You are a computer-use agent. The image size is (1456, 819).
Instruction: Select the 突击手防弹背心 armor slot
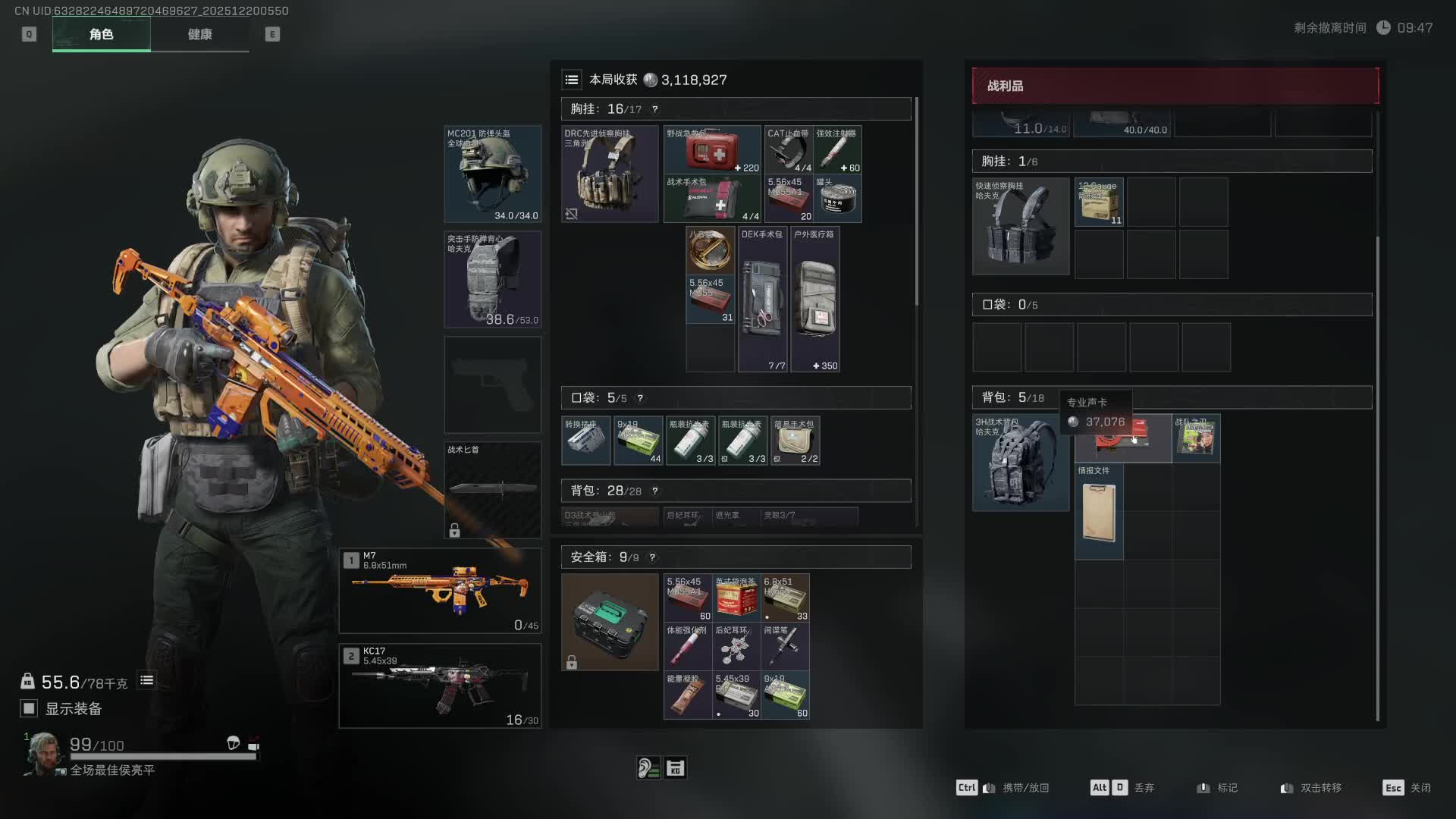click(x=492, y=279)
